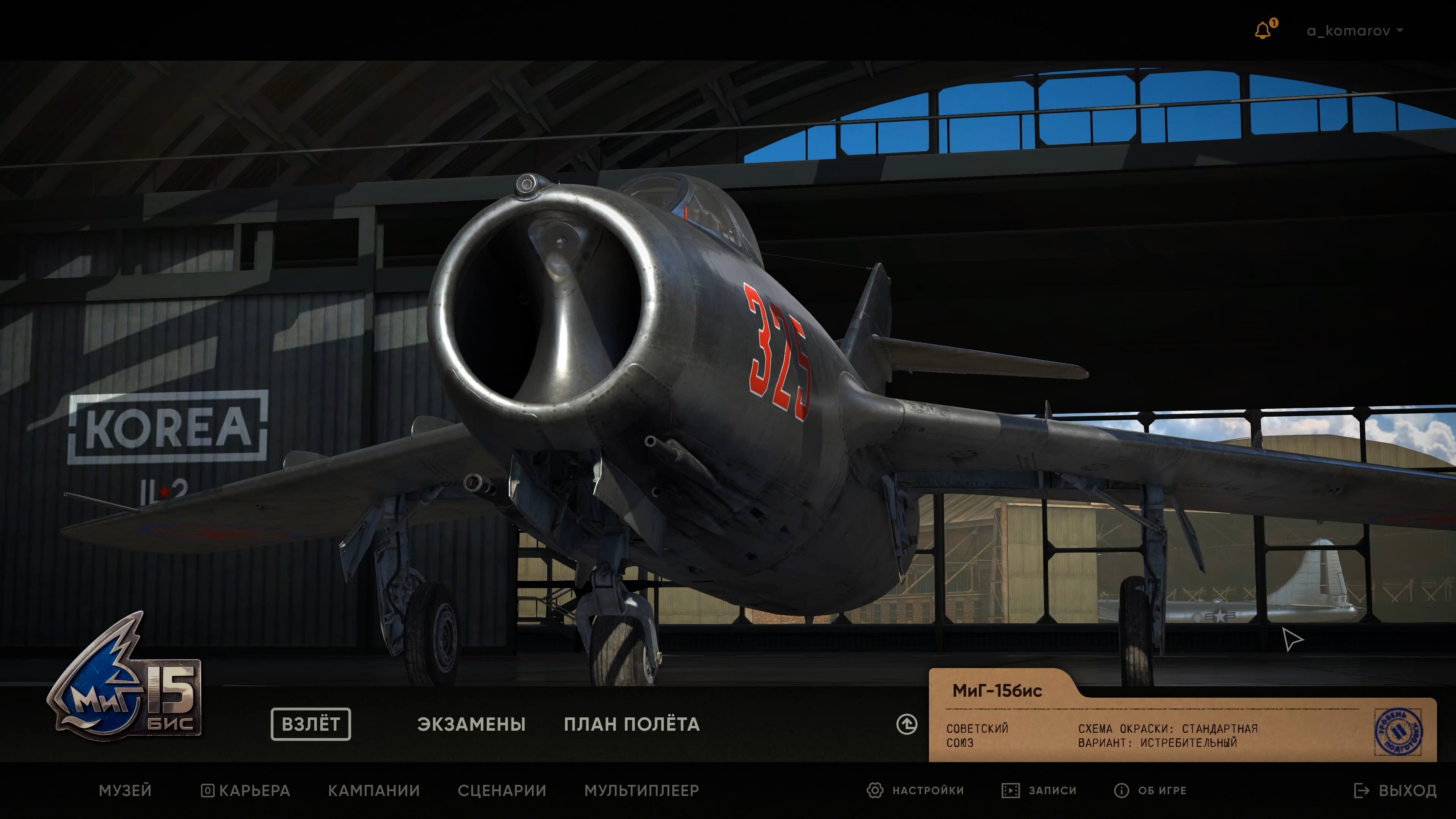Open the КАРЬЕРА career mode

[x=246, y=790]
